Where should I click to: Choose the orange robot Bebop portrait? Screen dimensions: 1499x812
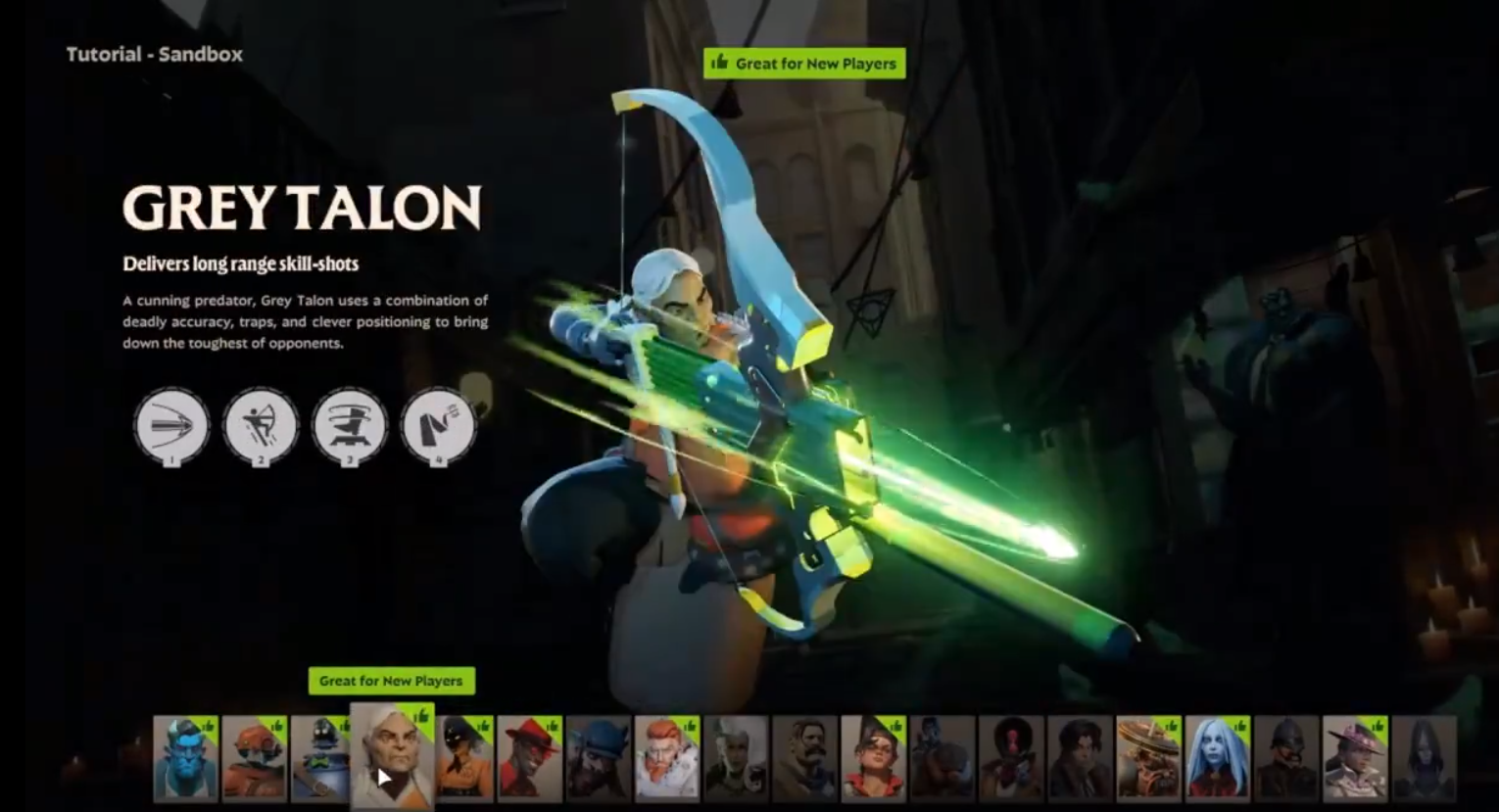254,758
